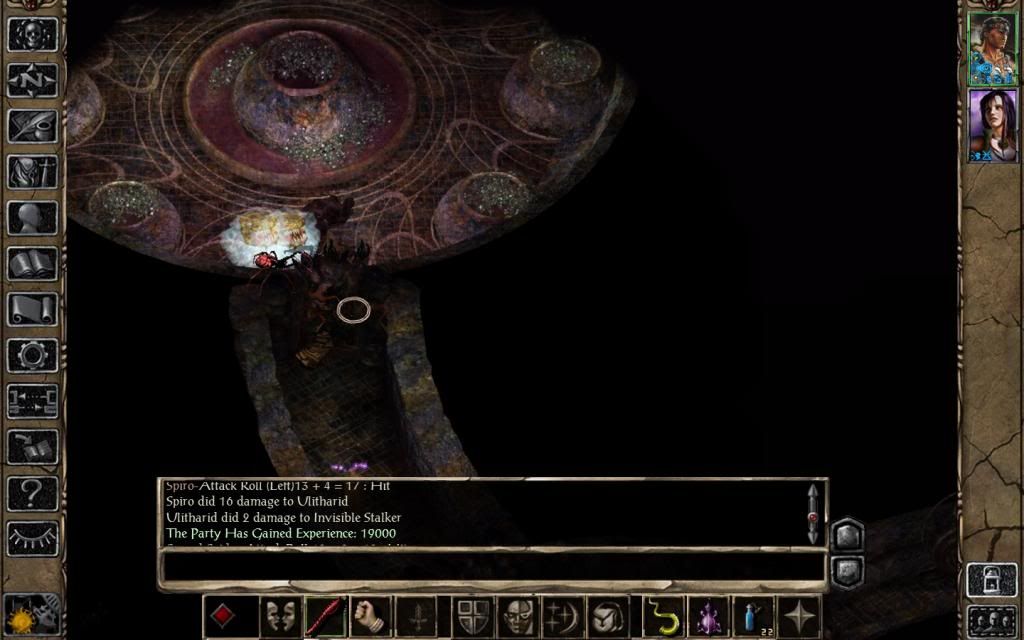Activate the shield guard action
This screenshot has height=640, width=1024.
coord(470,616)
